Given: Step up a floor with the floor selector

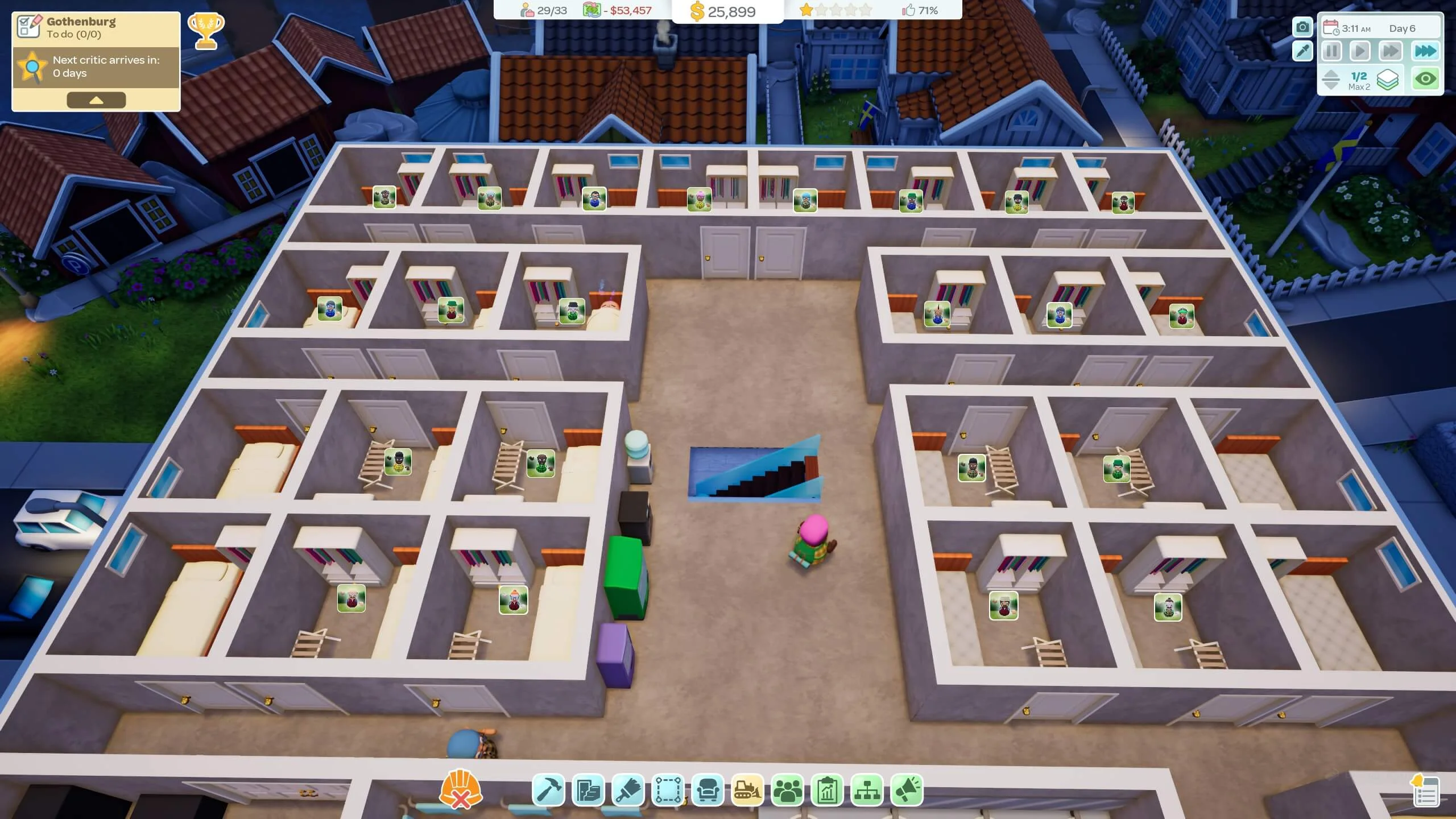Looking at the screenshot, I should [x=1331, y=73].
